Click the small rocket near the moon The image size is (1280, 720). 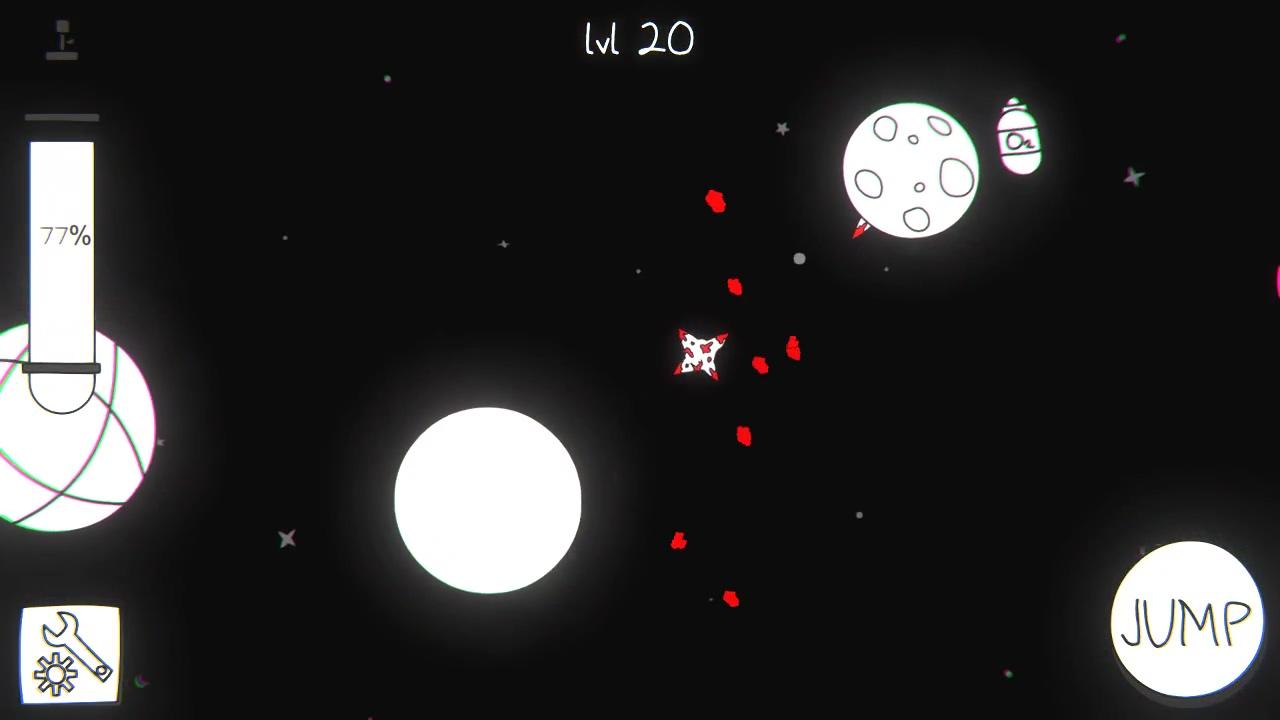point(862,228)
